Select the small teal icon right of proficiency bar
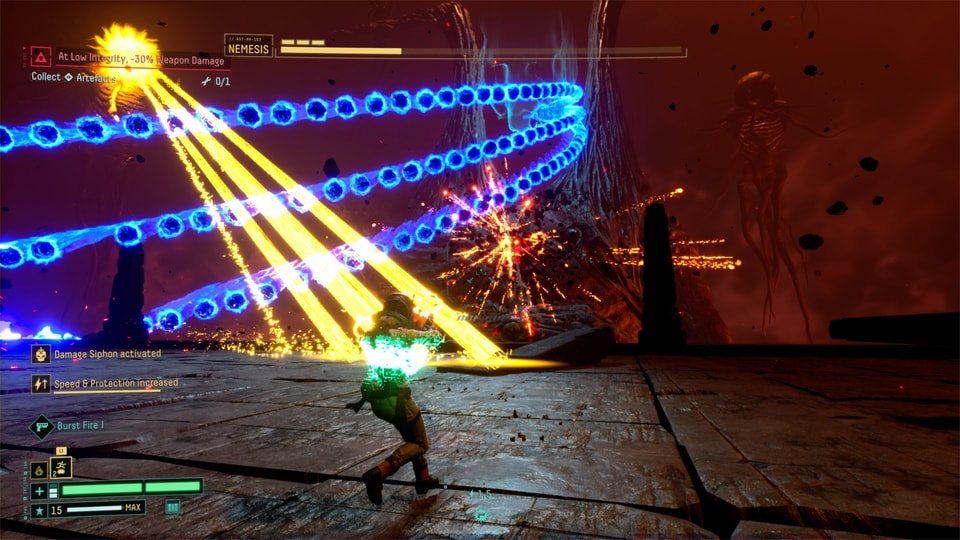Viewport: 960px width, 540px height. pos(173,508)
